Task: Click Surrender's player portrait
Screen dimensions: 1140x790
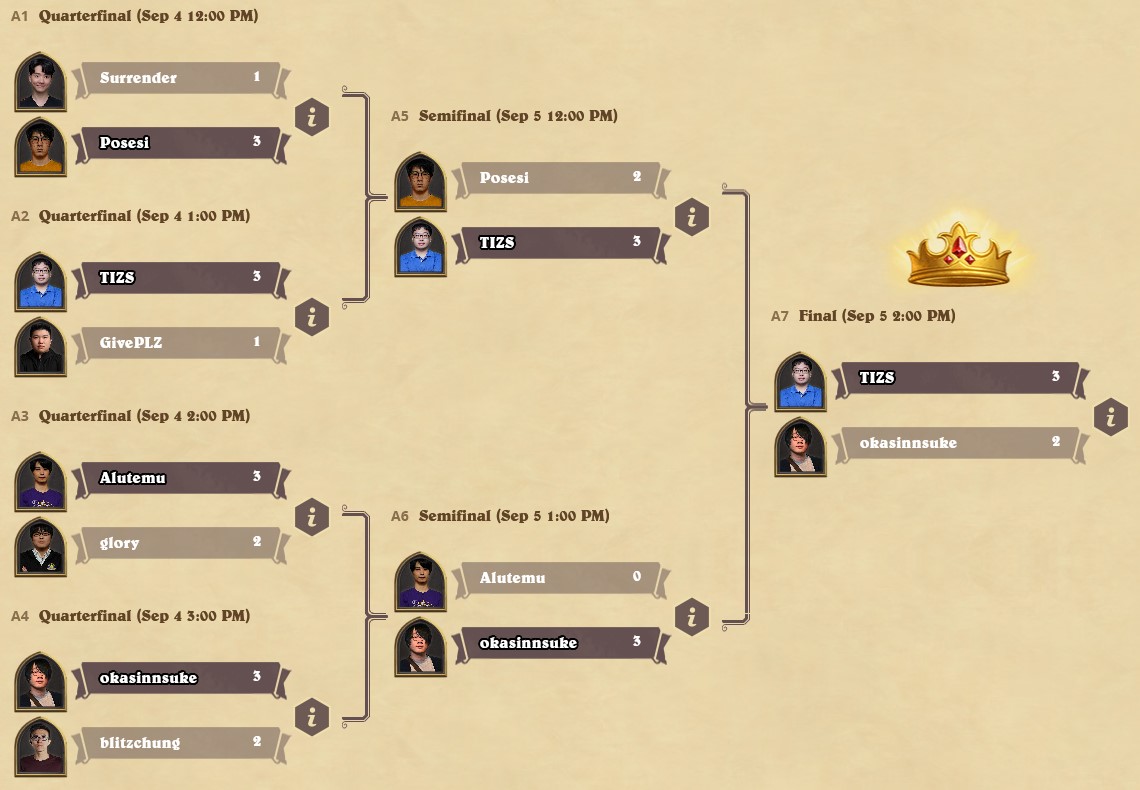Action: tap(41, 81)
